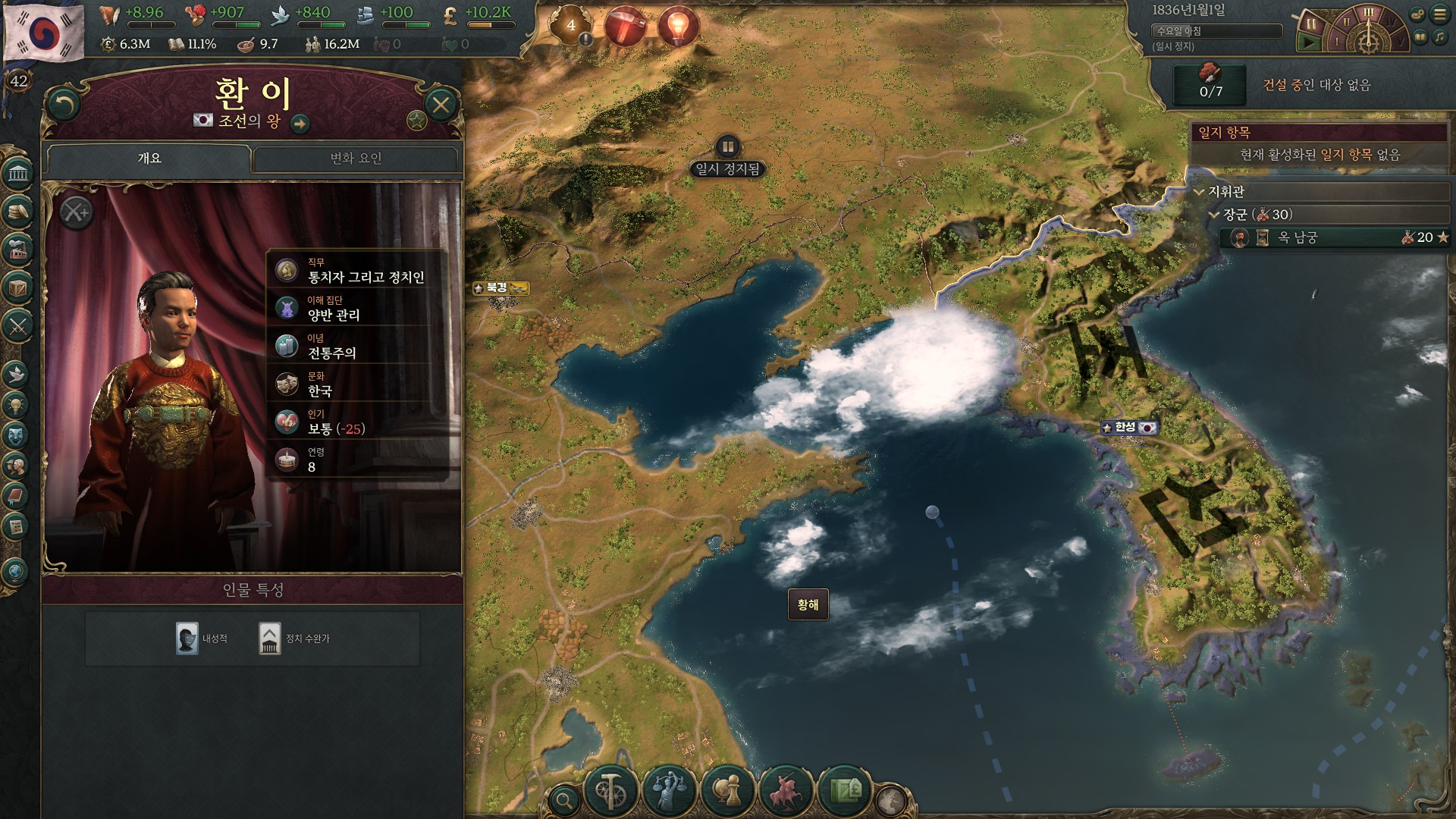The width and height of the screenshot is (1456, 819).
Task: Select the 개요 overview tab
Action: click(149, 158)
